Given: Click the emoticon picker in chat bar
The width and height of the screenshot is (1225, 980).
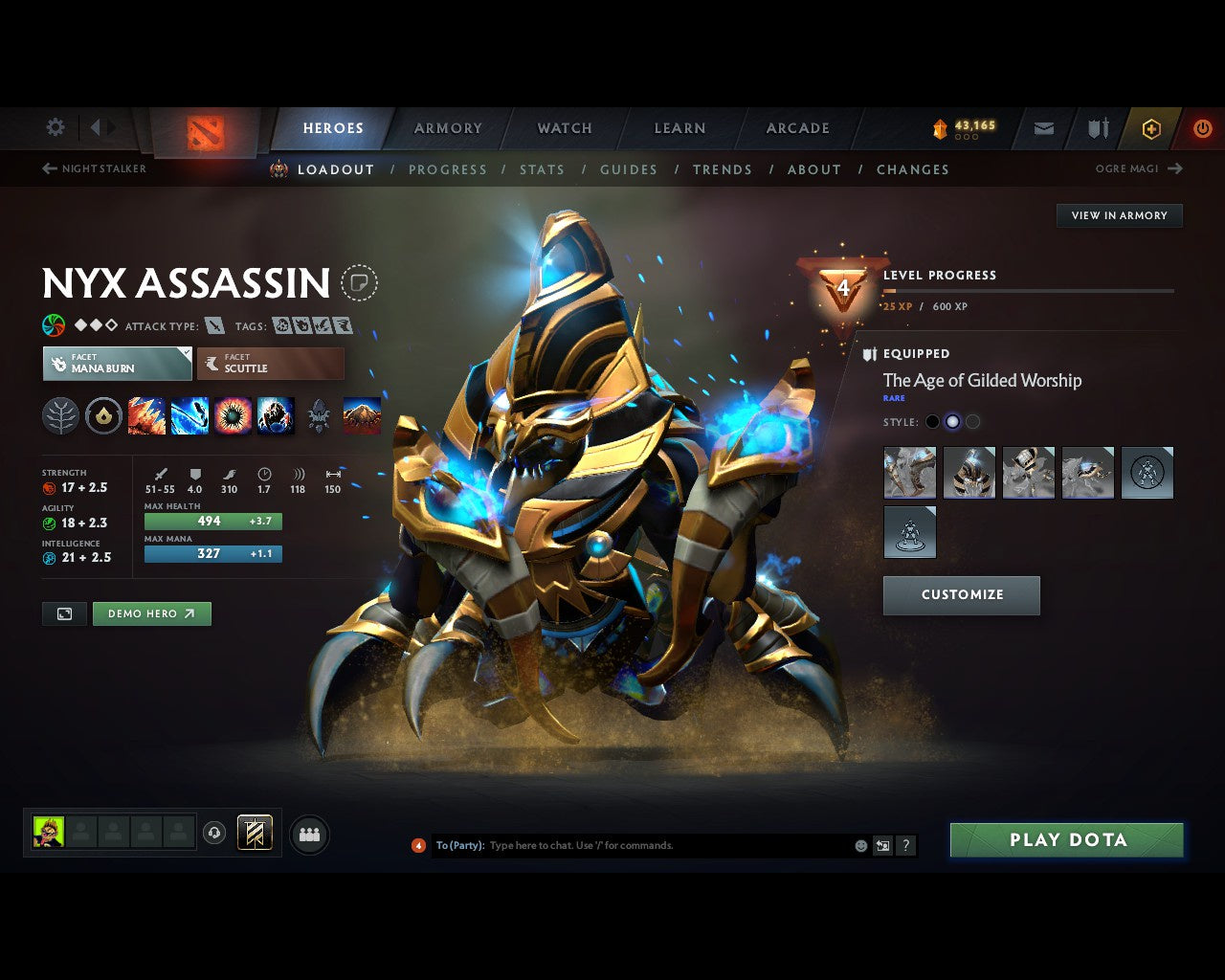Looking at the screenshot, I should click(861, 845).
